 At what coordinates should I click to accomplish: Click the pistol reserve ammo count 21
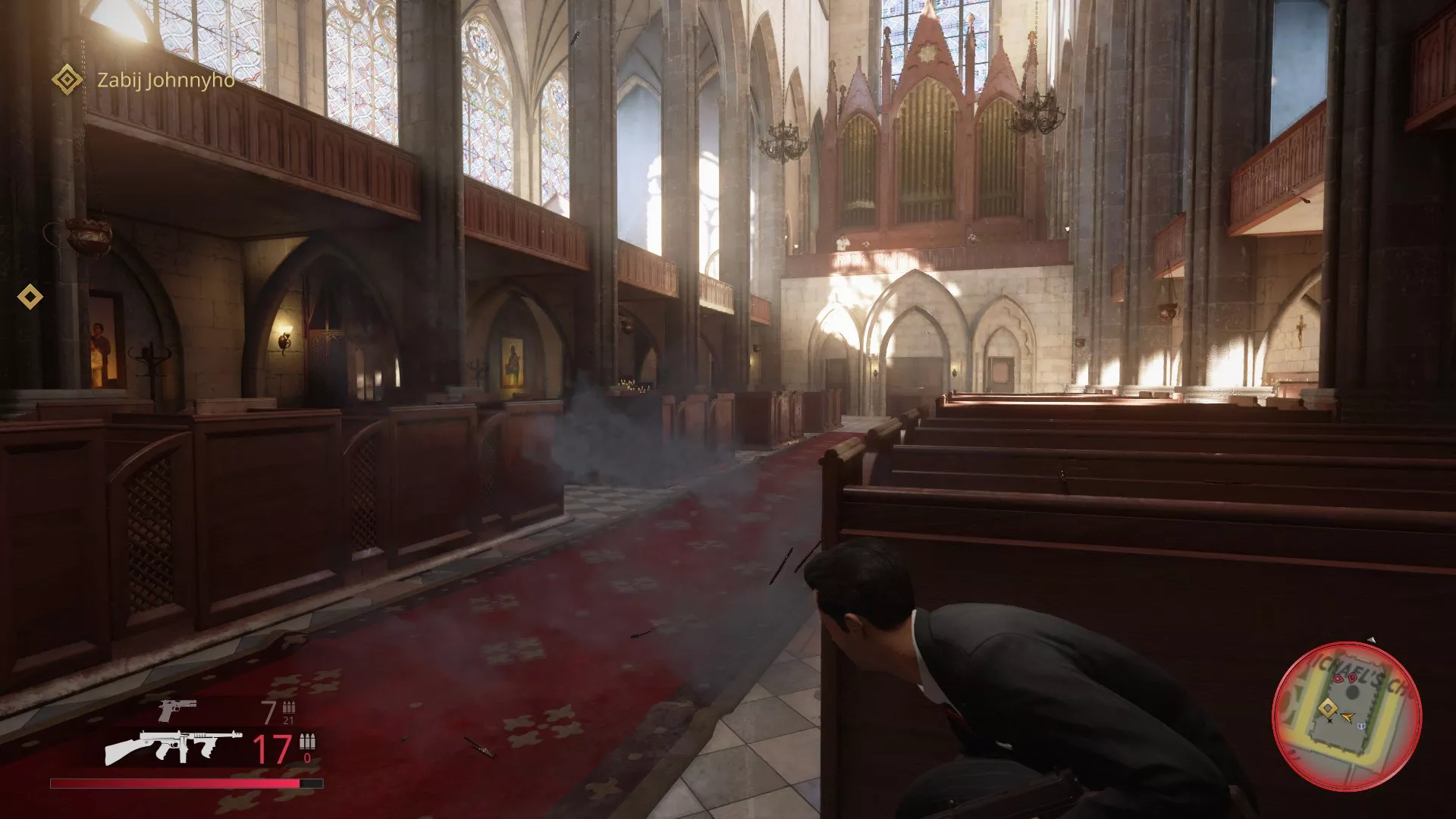(x=288, y=720)
